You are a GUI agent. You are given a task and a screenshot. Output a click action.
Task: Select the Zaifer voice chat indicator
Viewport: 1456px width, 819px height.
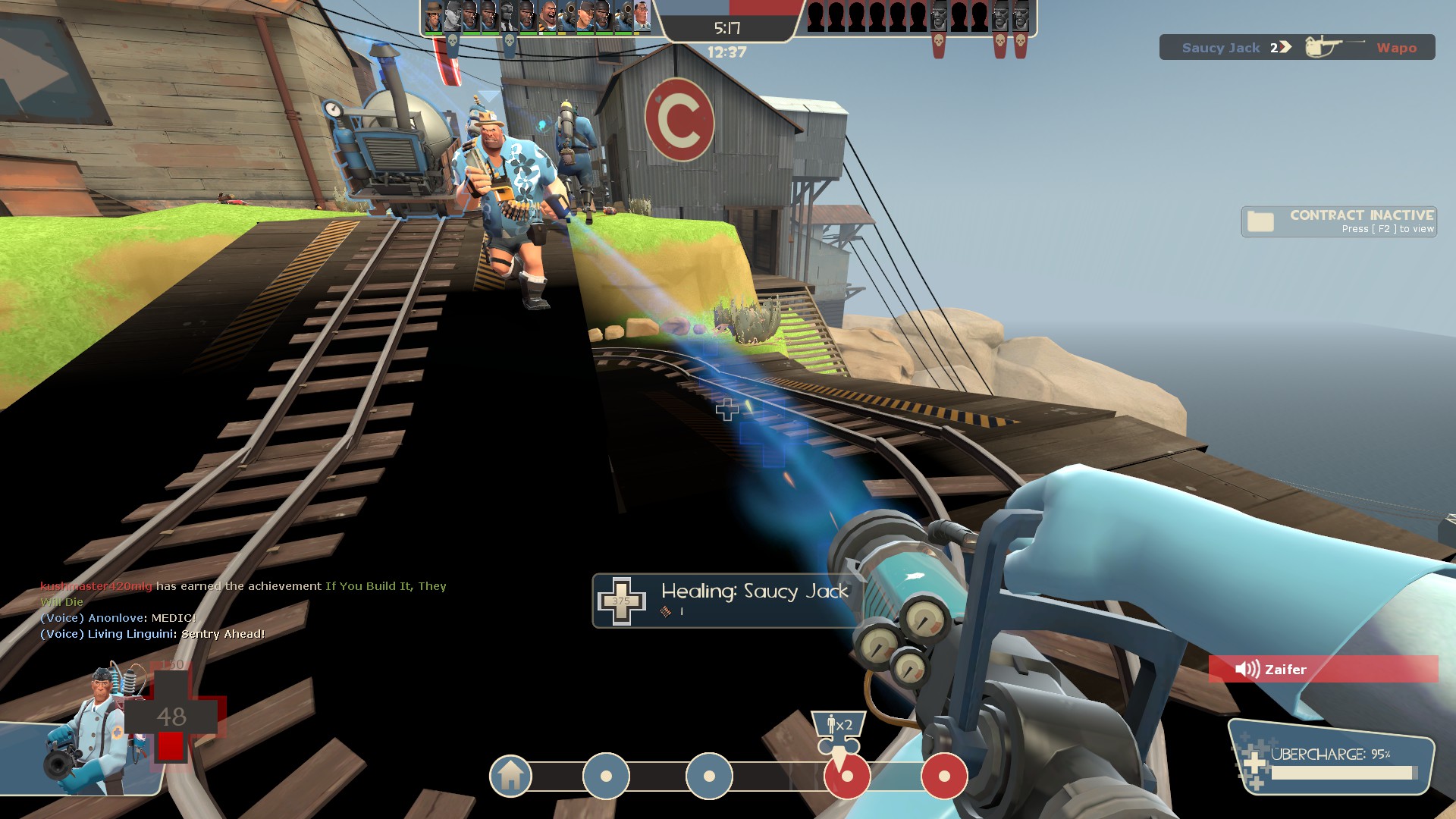click(1323, 669)
